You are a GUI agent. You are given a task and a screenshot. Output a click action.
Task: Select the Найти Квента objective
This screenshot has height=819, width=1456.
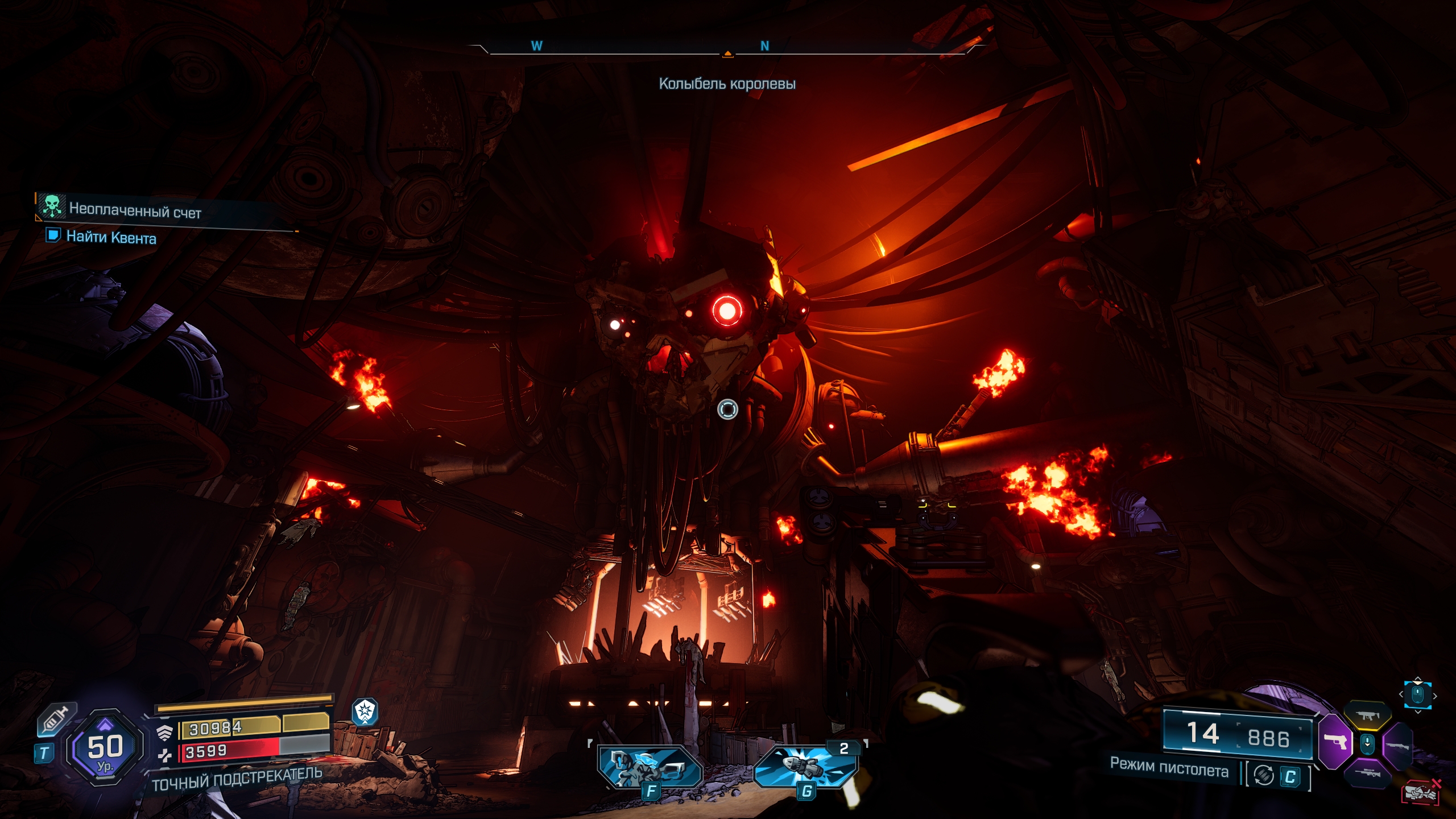(111, 237)
